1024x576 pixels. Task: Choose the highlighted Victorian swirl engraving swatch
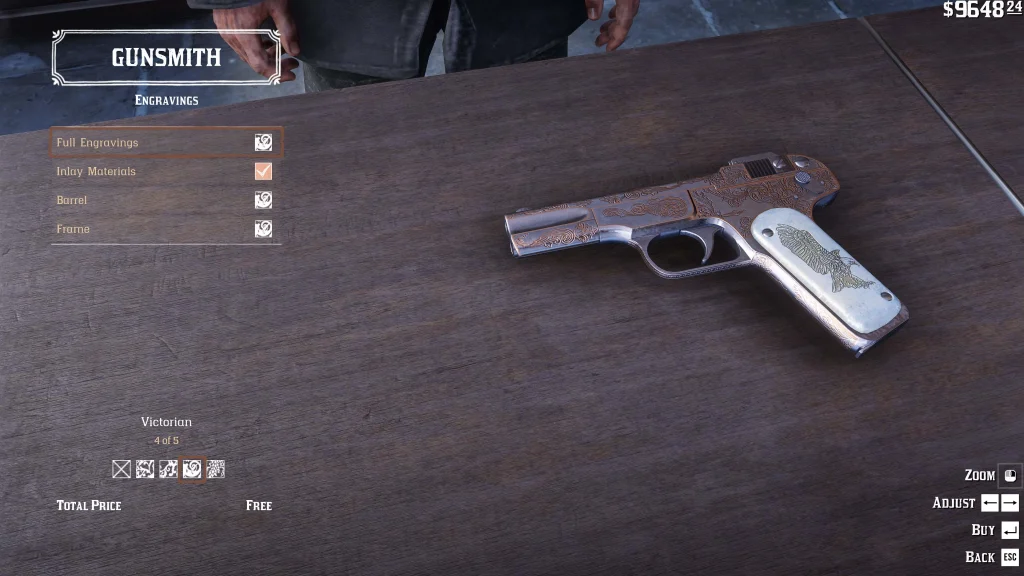point(192,469)
